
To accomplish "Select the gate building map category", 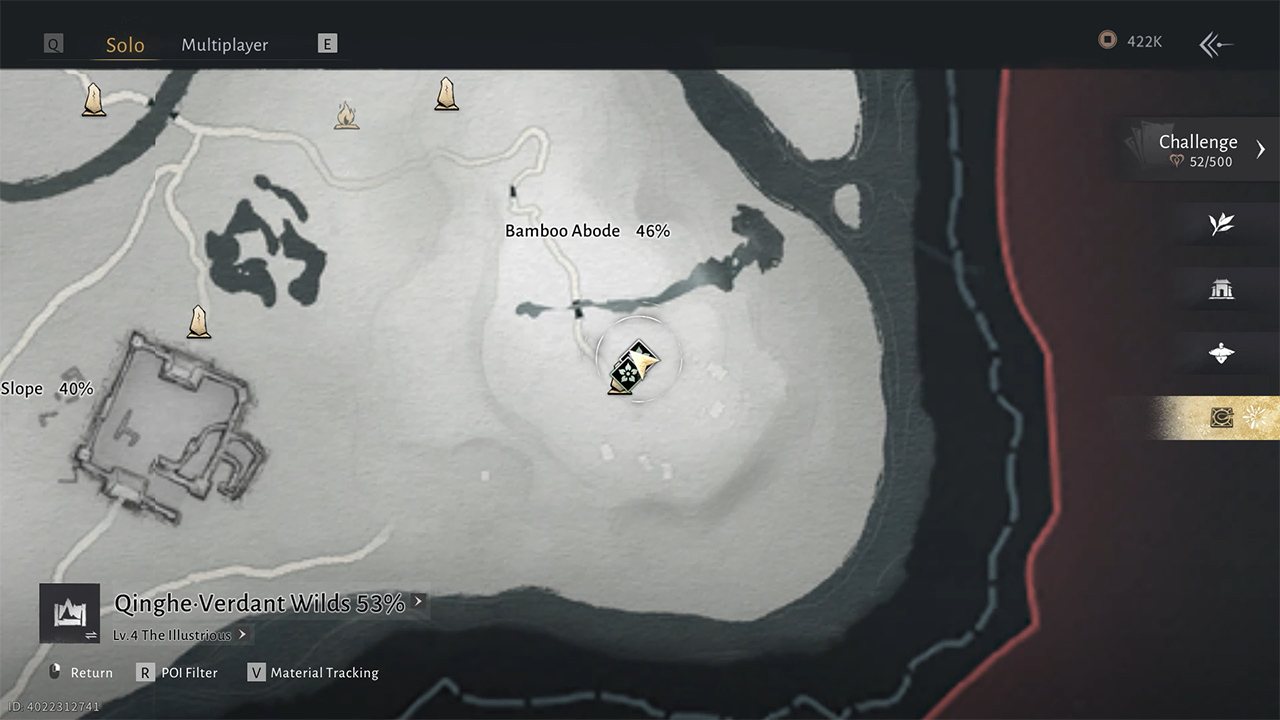I will pyautogui.click(x=1221, y=290).
